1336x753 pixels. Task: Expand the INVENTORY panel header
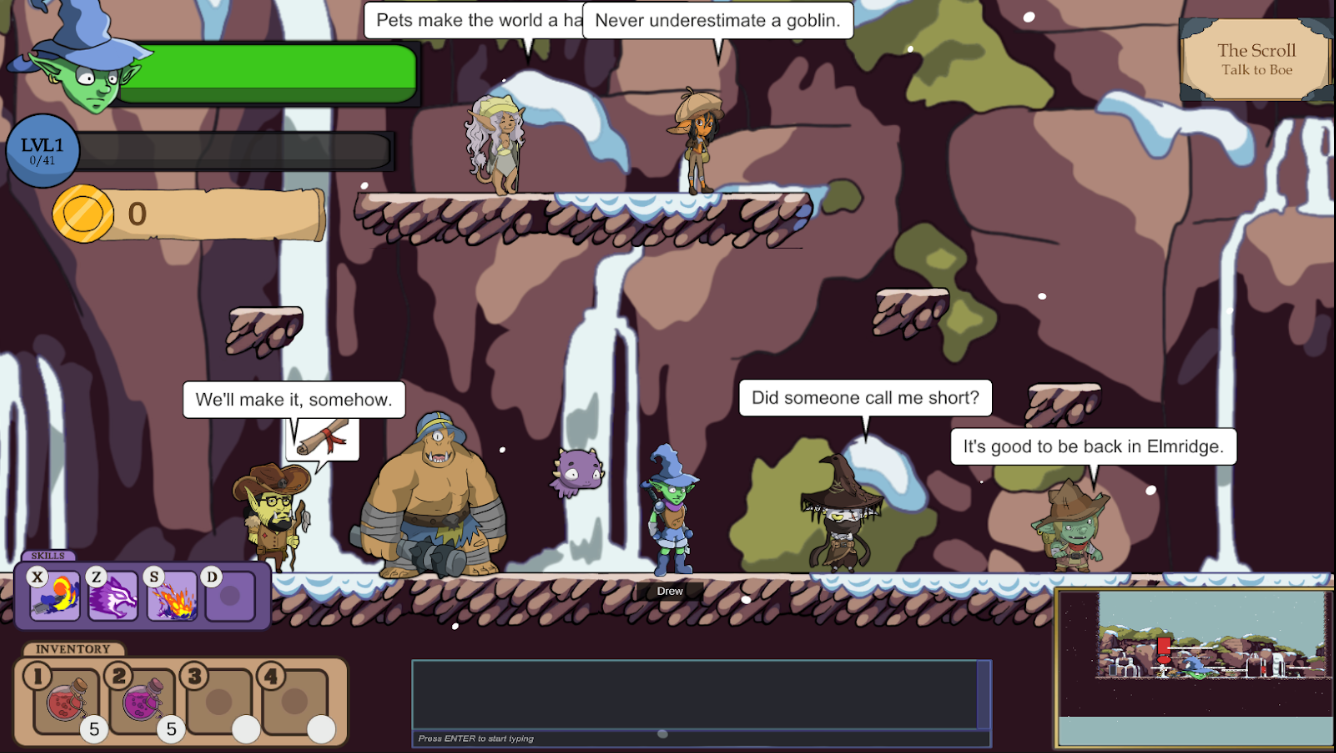pyautogui.click(x=72, y=648)
